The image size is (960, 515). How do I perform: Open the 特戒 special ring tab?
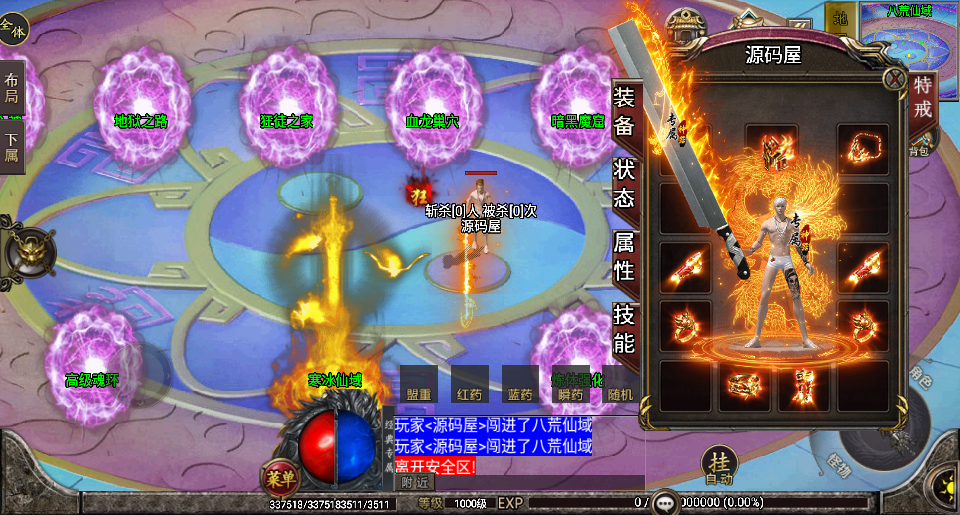click(923, 97)
